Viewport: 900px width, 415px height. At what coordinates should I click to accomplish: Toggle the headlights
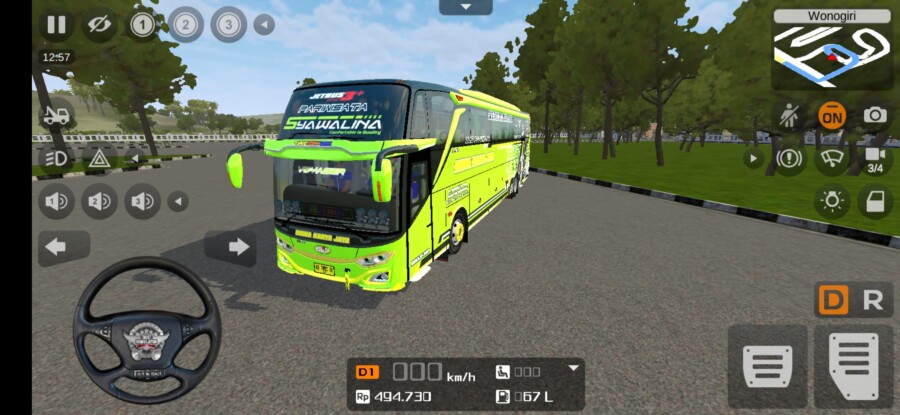56,158
